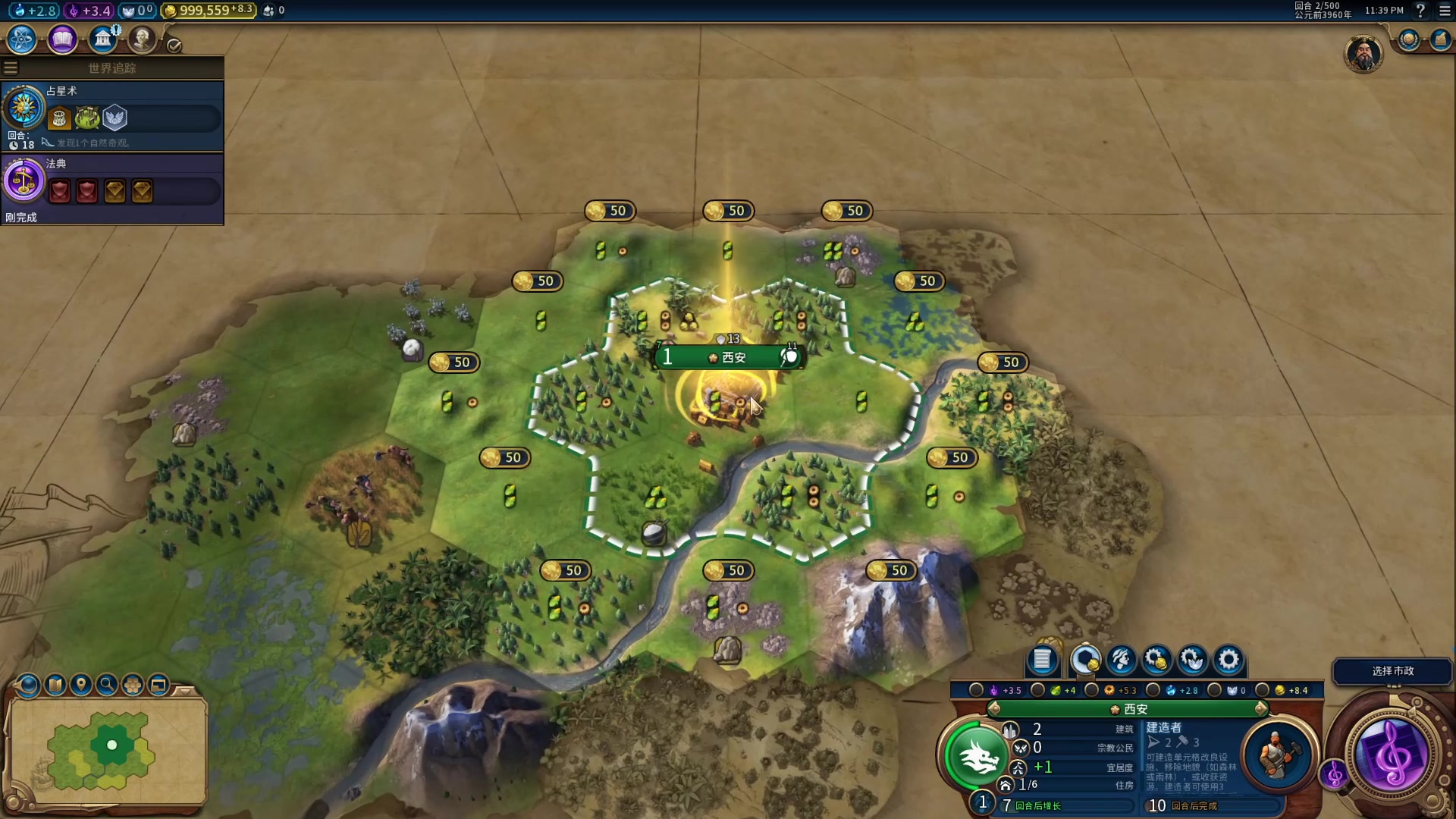Open the civics tree book icon

pos(62,39)
